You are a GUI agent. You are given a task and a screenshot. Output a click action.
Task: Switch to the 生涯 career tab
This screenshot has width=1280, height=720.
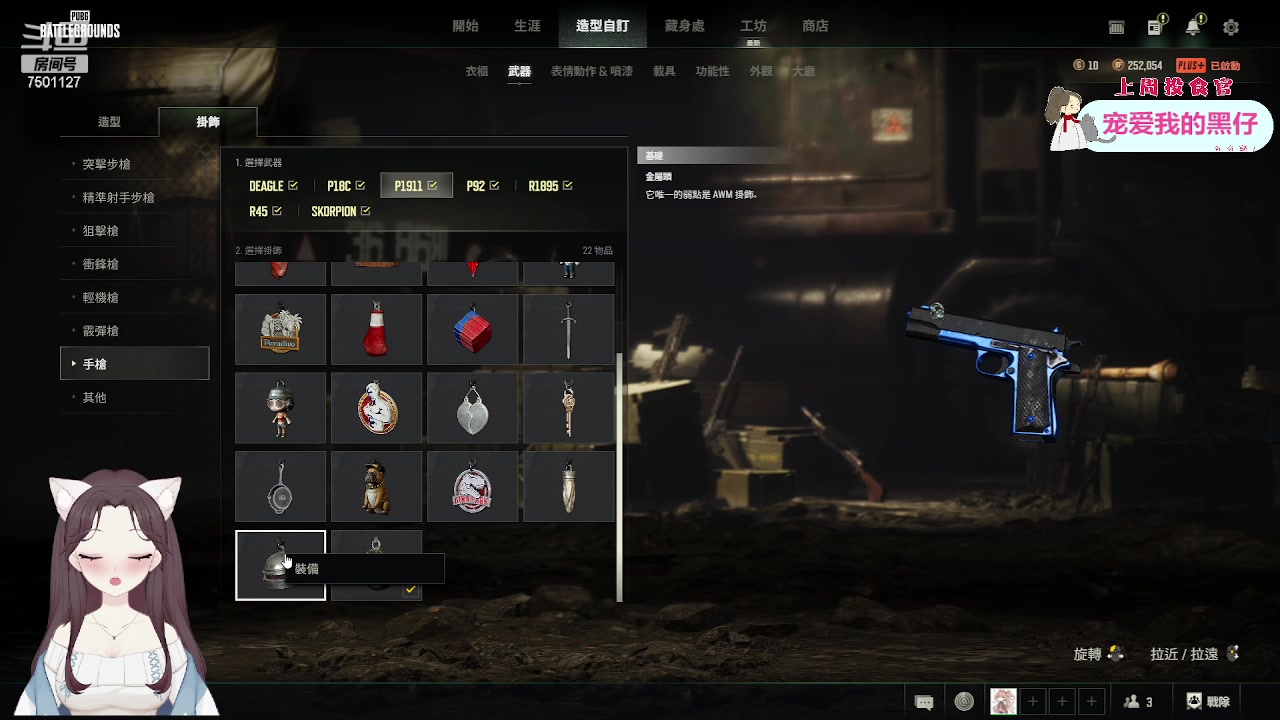click(527, 26)
